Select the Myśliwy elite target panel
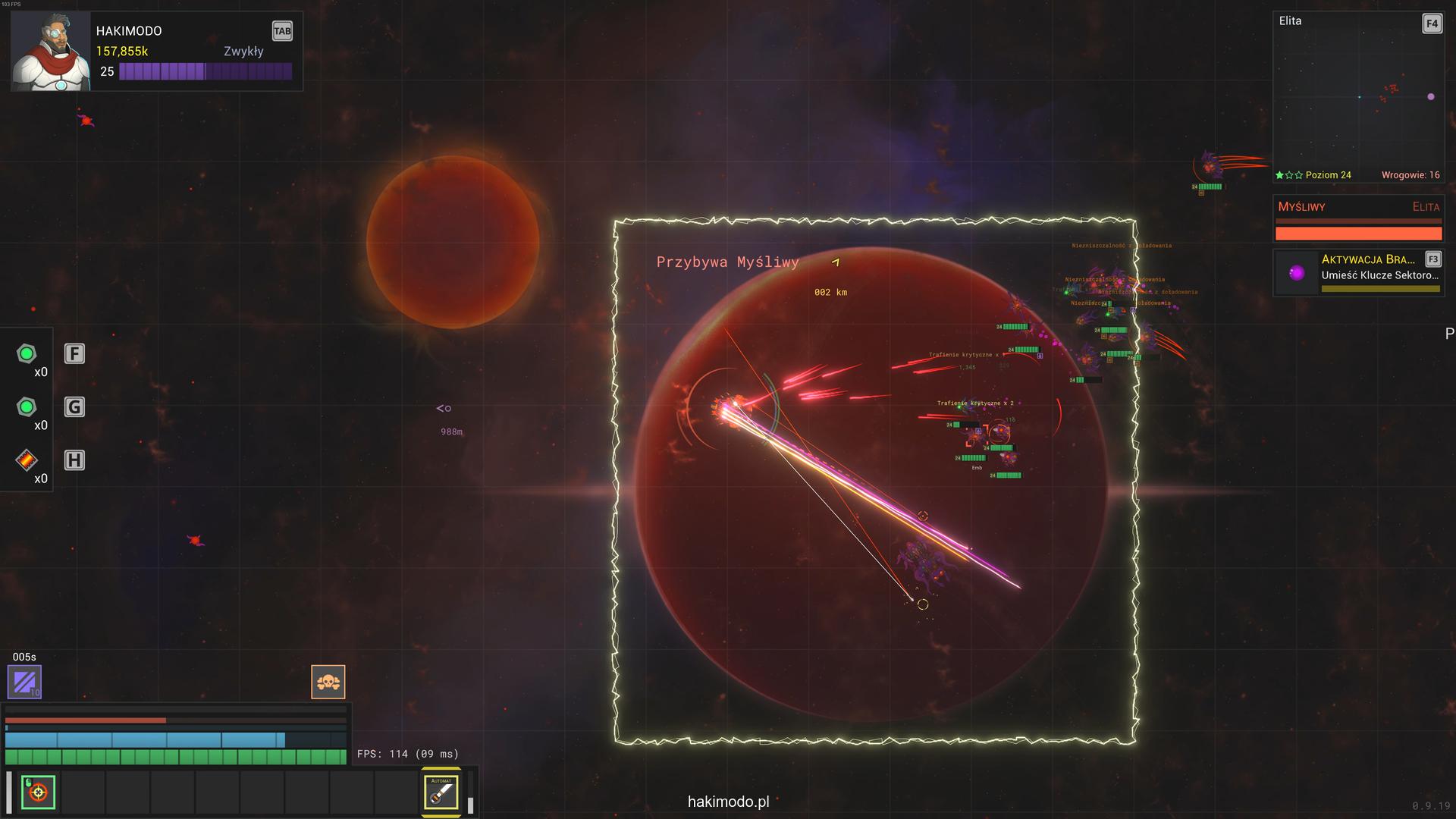1456x819 pixels. pyautogui.click(x=1357, y=218)
